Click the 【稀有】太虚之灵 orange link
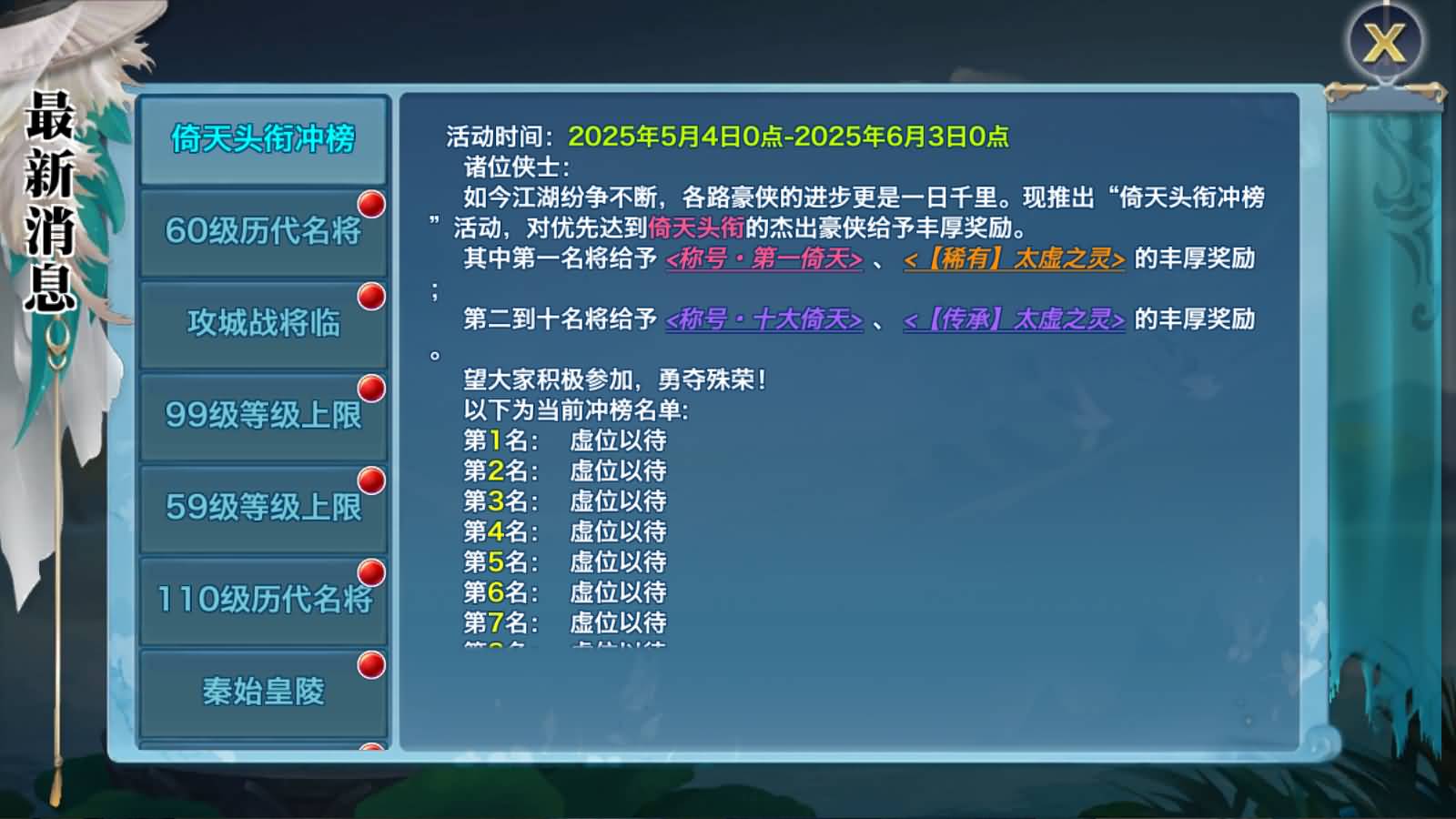1456x819 pixels. pyautogui.click(x=1014, y=261)
